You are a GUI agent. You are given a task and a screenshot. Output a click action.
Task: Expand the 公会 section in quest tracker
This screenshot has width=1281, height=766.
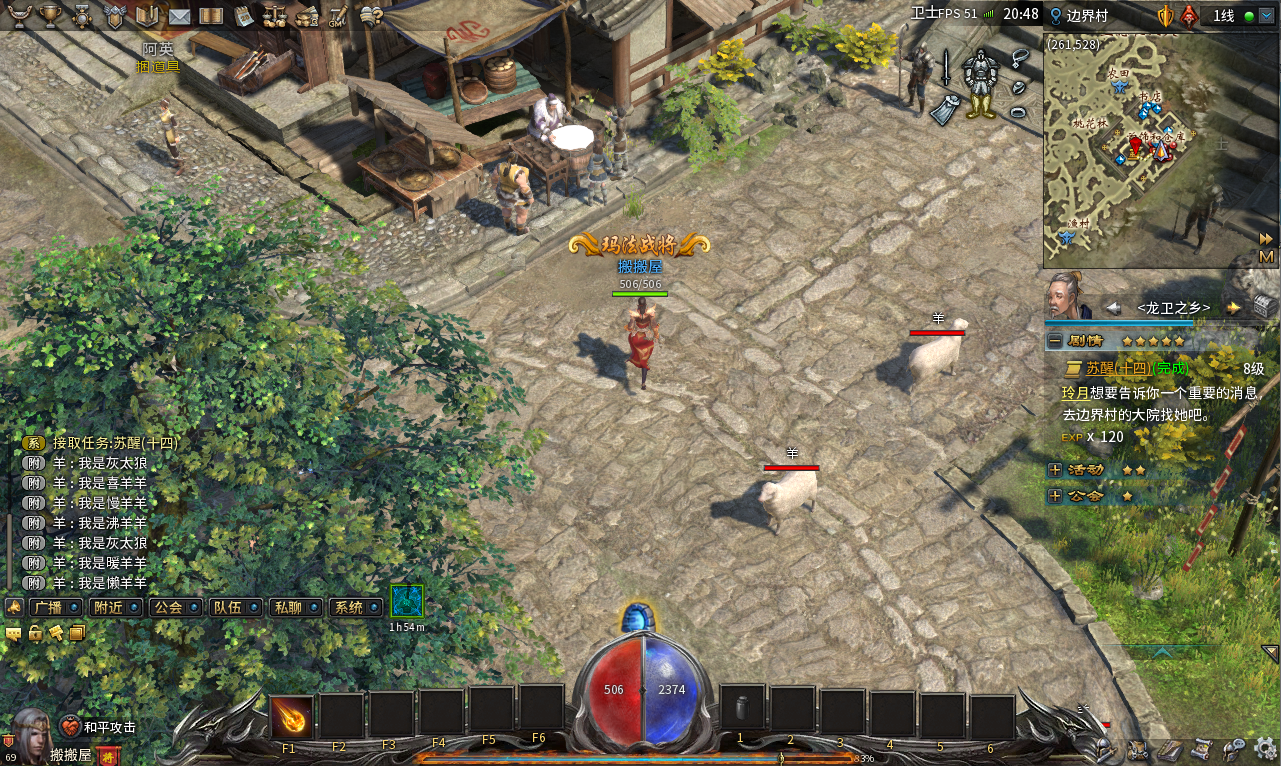(1055, 496)
